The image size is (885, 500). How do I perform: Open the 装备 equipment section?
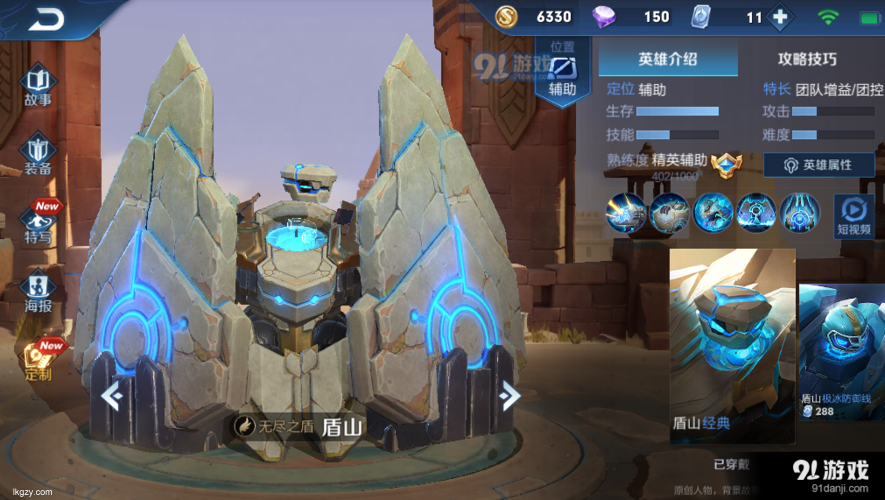[x=38, y=153]
